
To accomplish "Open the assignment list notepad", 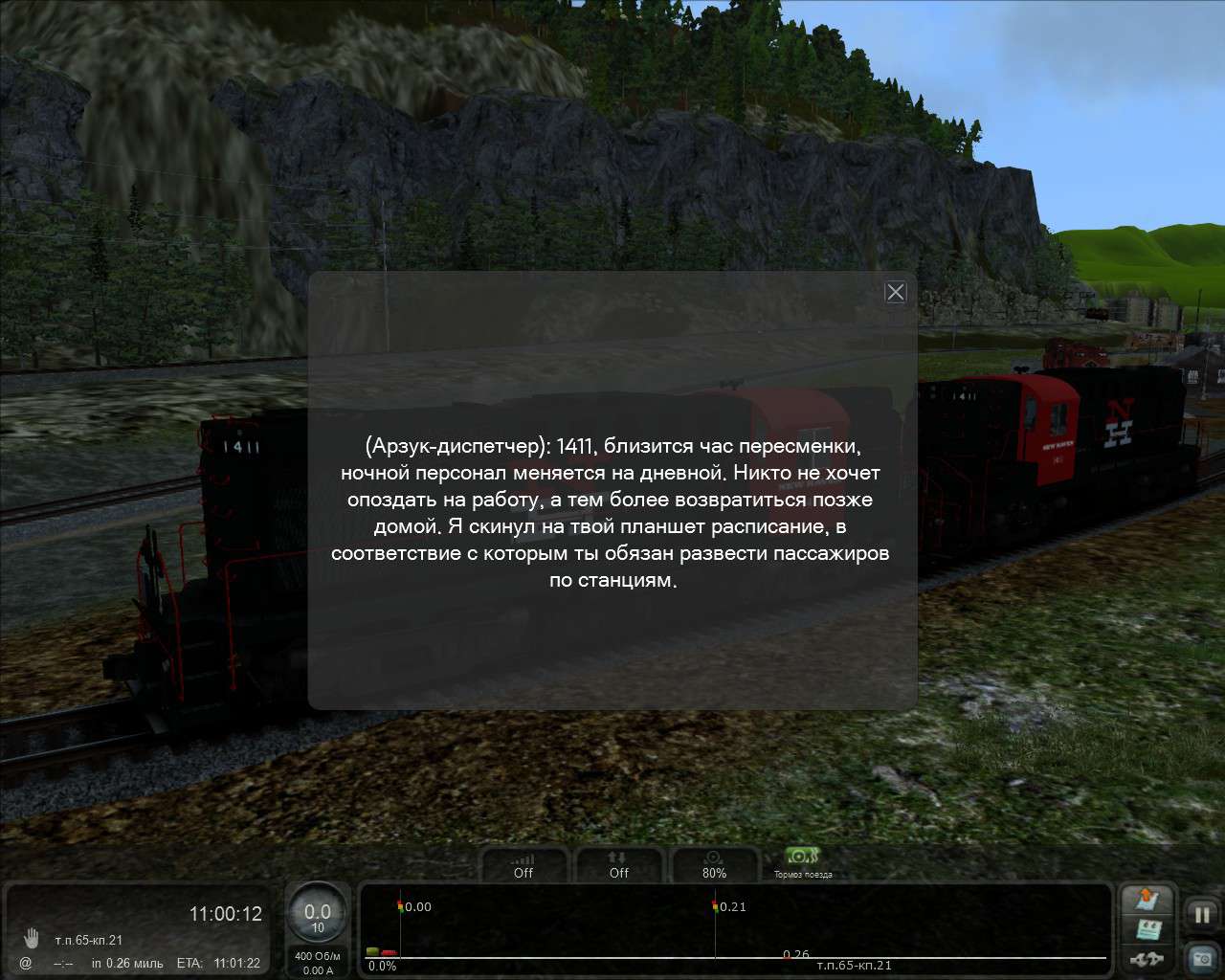I will [x=1147, y=930].
